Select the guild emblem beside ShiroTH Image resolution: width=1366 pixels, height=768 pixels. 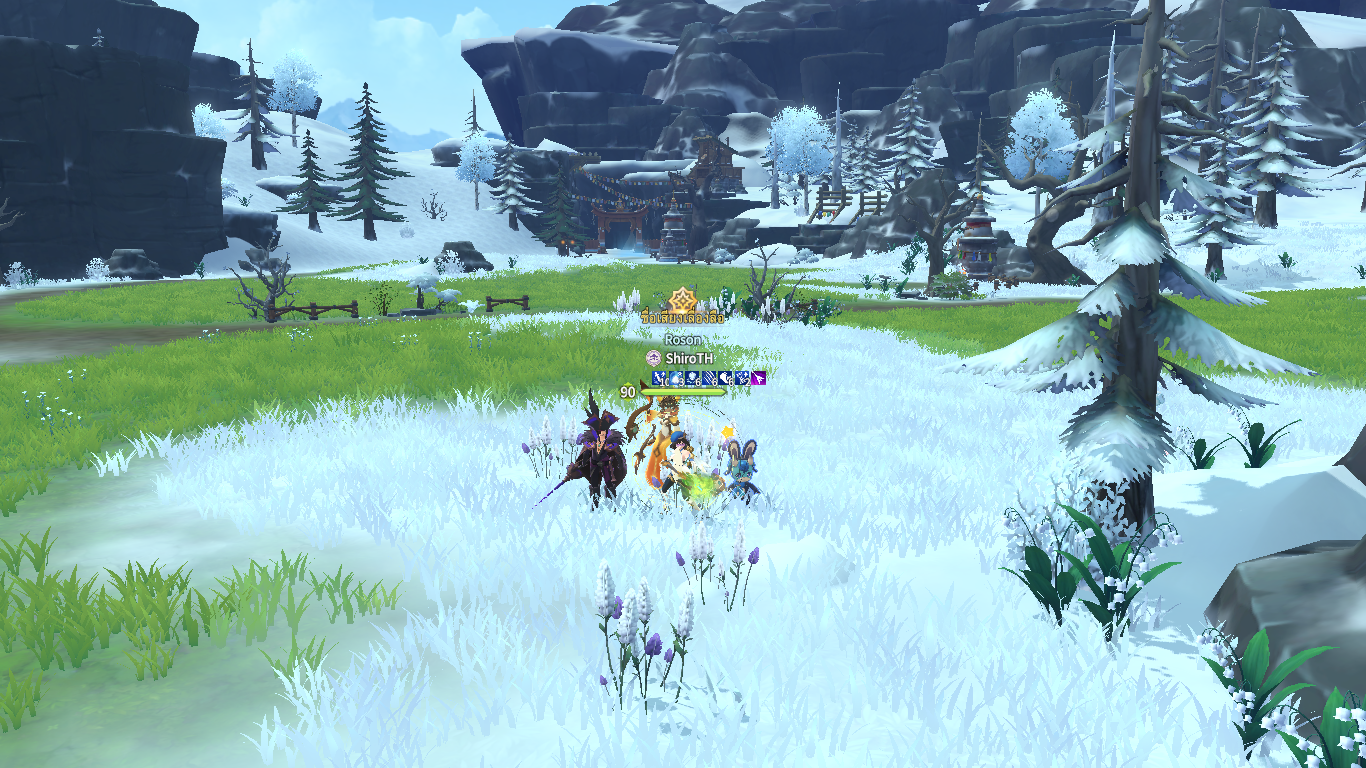pyautogui.click(x=653, y=358)
